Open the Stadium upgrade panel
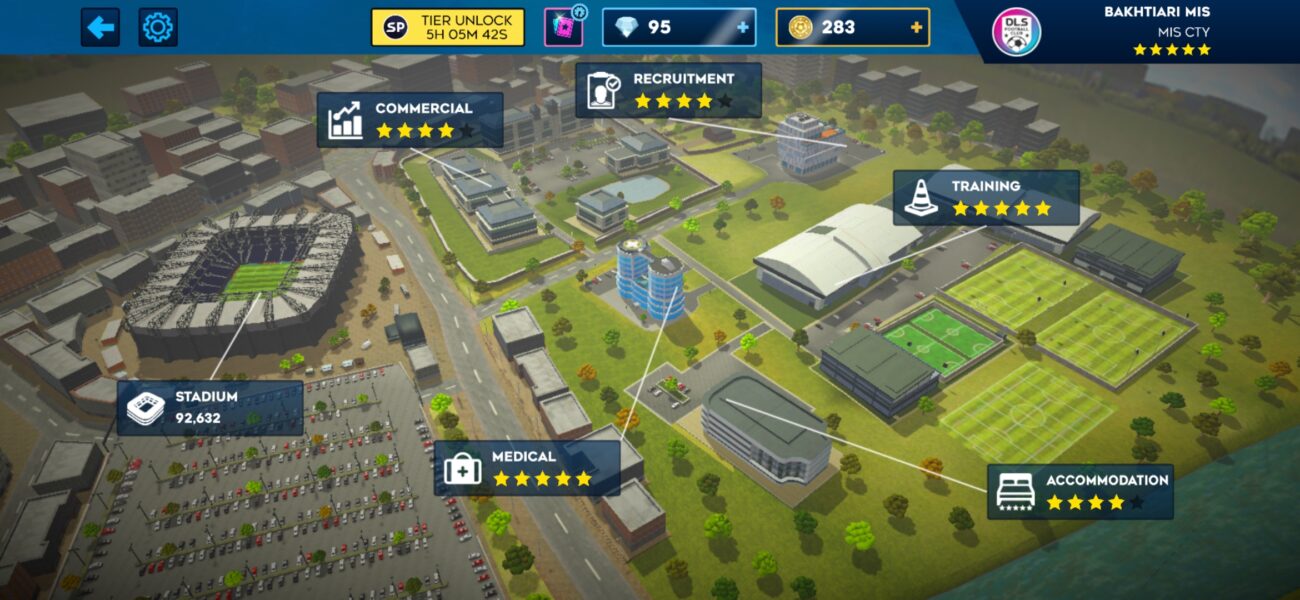Image resolution: width=1300 pixels, height=600 pixels. click(210, 407)
